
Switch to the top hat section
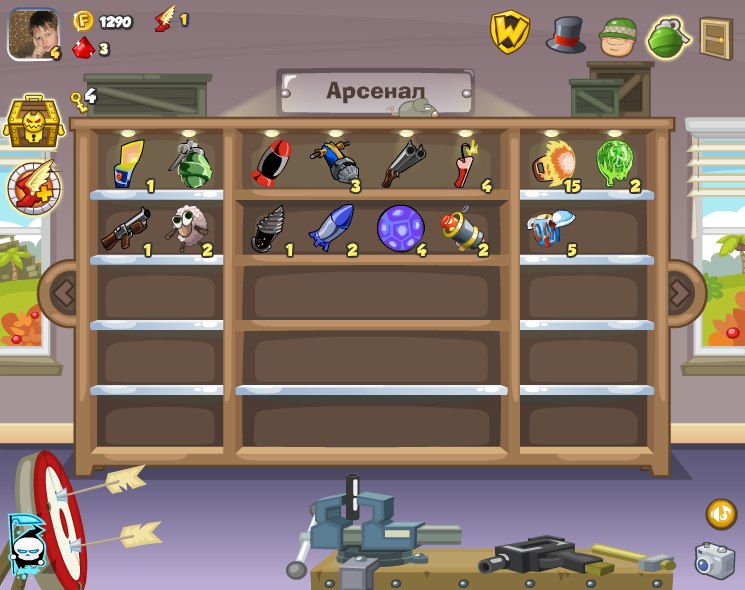[565, 35]
